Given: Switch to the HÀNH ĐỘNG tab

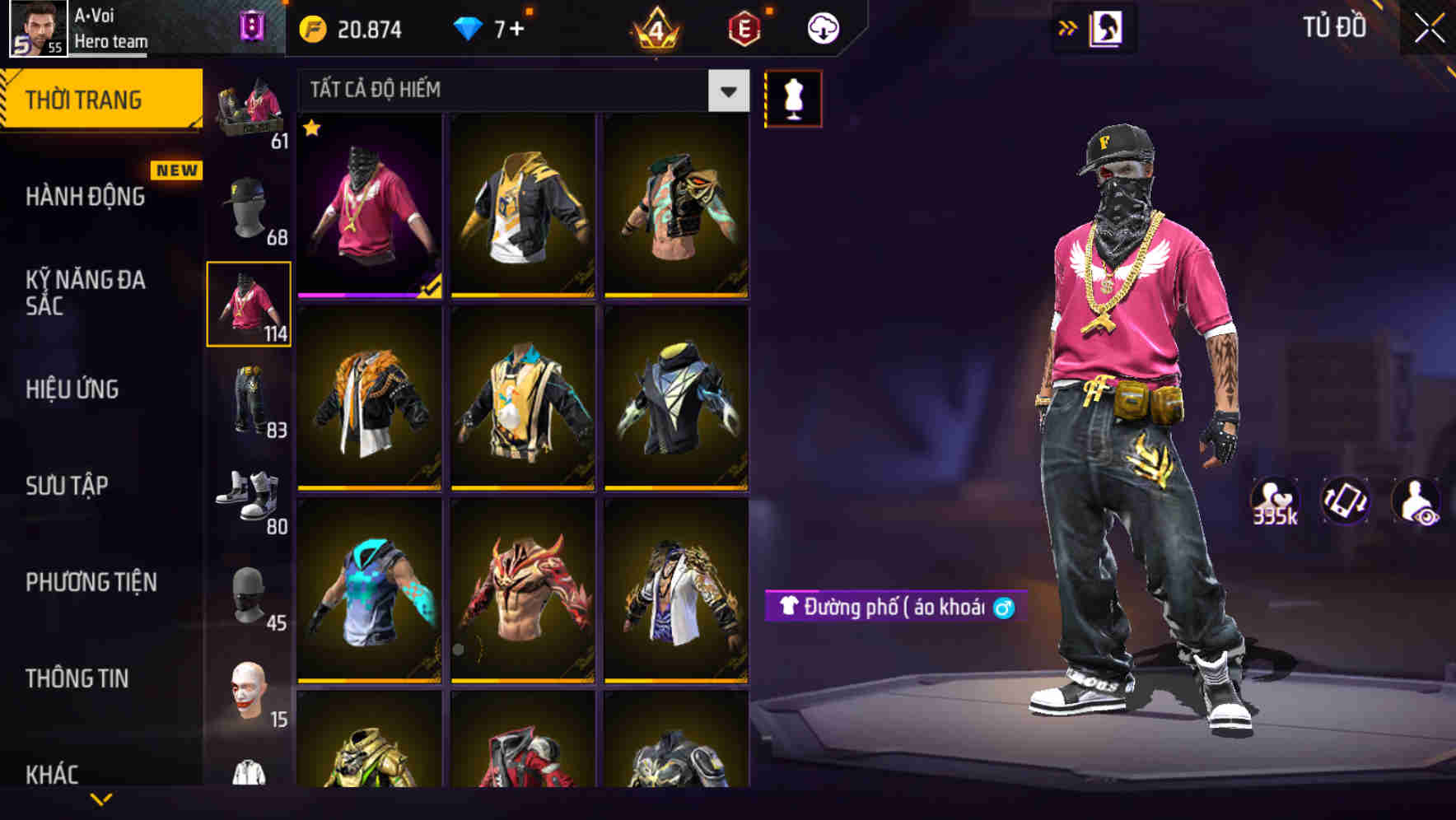Looking at the screenshot, I should point(85,197).
